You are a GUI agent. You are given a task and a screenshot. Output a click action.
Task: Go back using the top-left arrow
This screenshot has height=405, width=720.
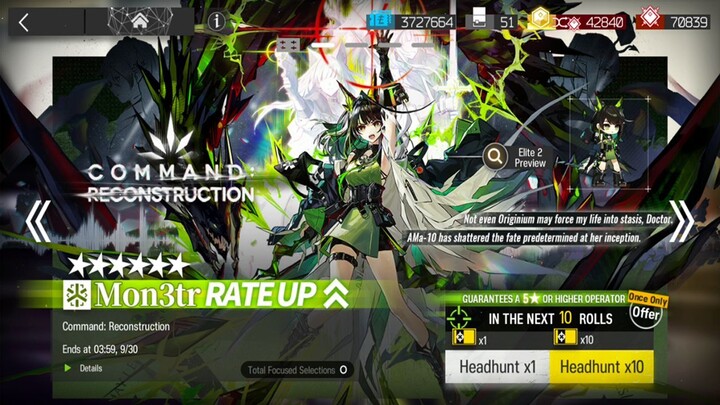[25, 21]
